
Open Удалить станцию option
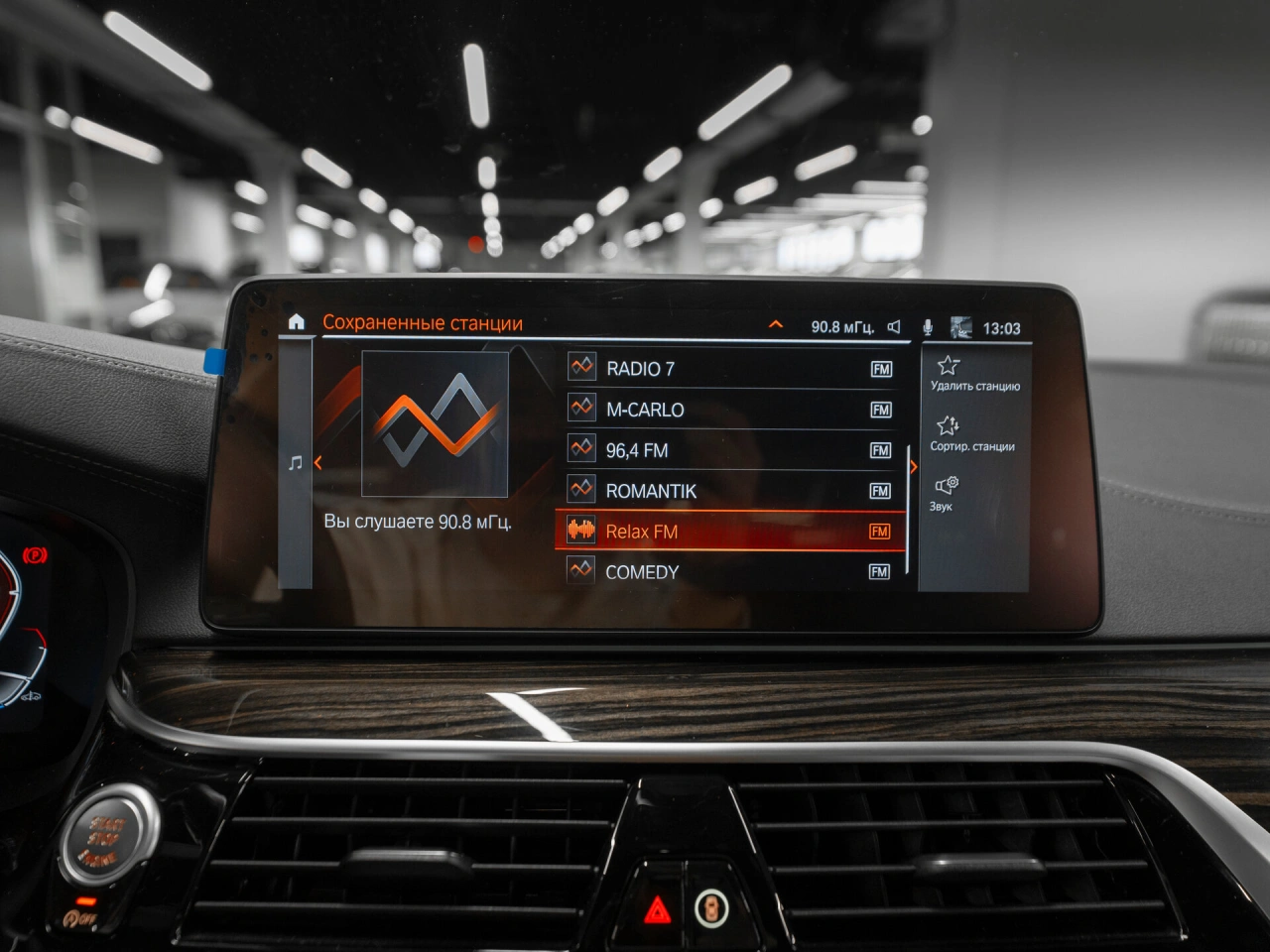pyautogui.click(x=973, y=374)
